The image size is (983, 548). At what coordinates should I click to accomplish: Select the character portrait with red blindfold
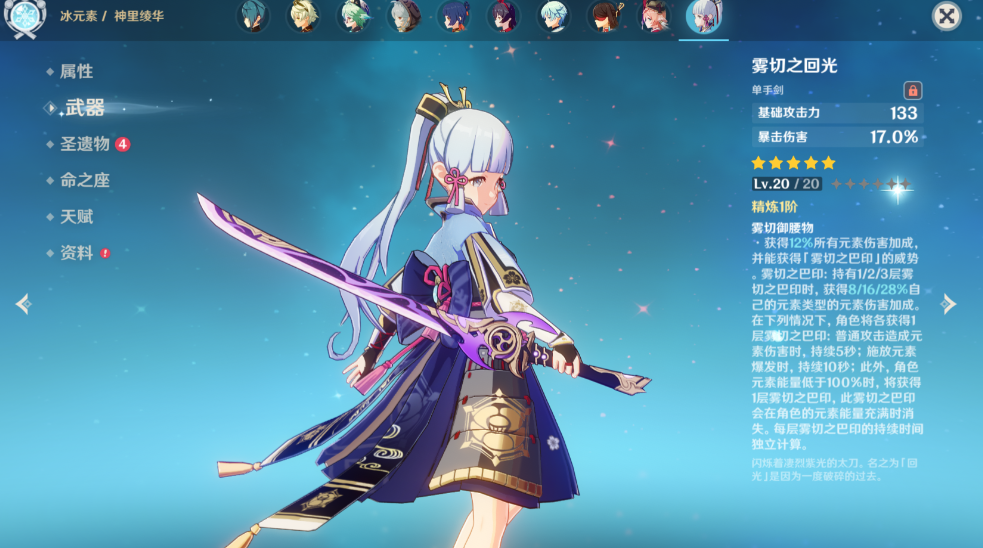pos(604,16)
